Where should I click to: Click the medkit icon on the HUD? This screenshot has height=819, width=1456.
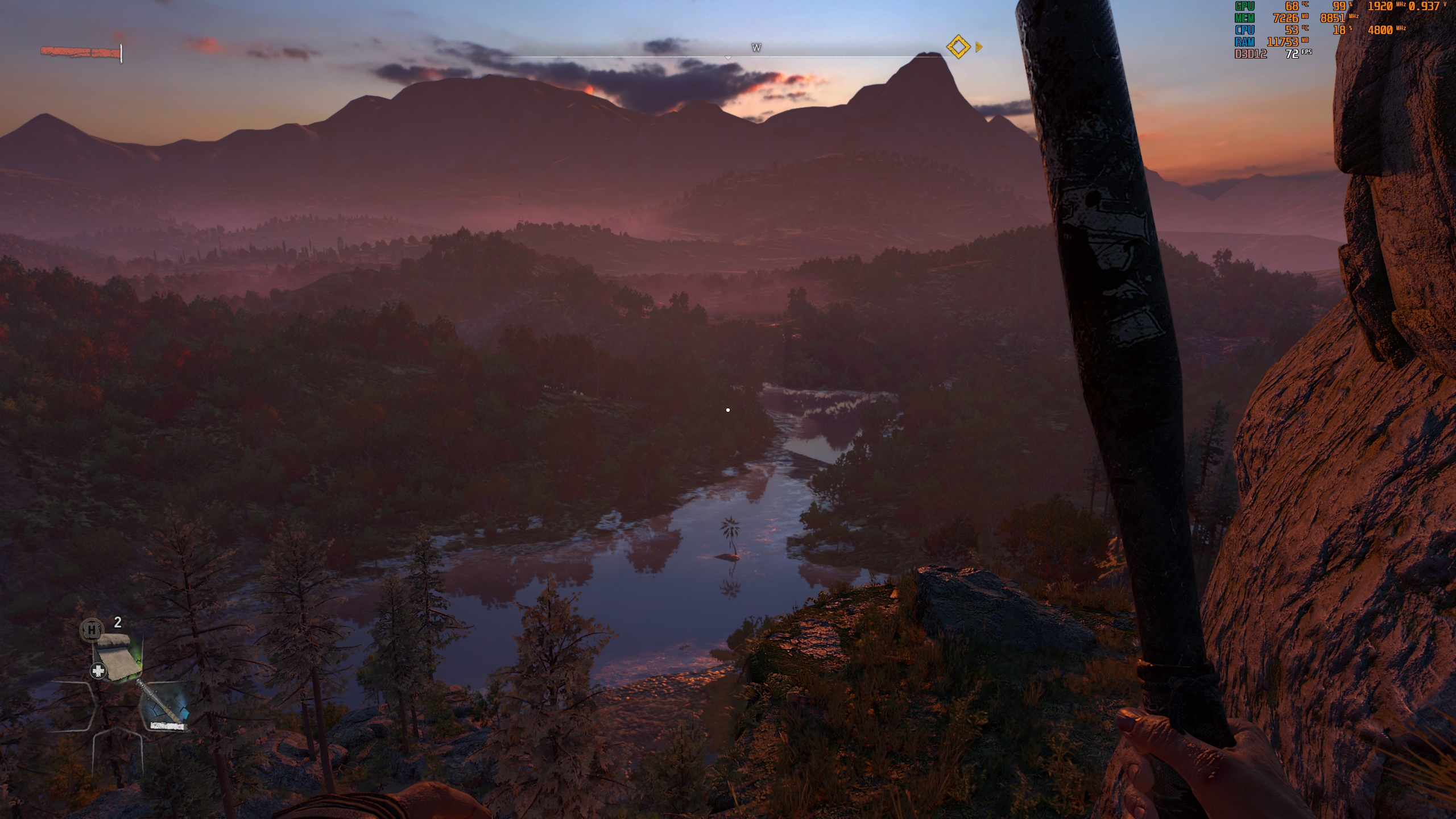pyautogui.click(x=98, y=671)
